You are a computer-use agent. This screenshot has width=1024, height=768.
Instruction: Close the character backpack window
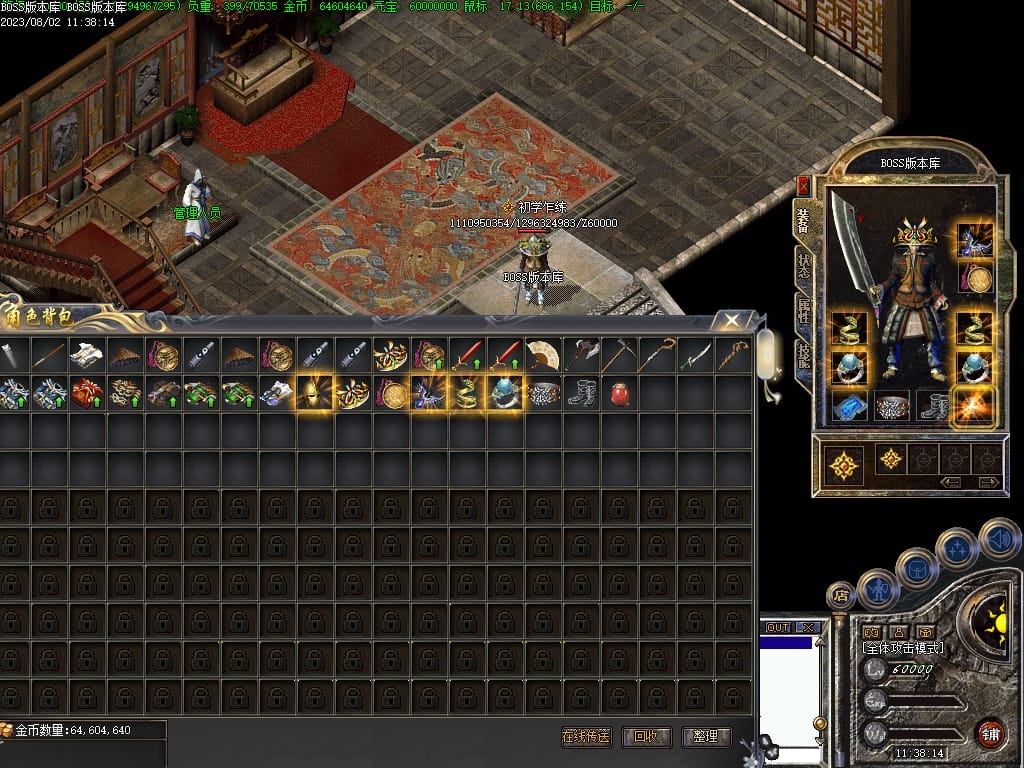[733, 320]
